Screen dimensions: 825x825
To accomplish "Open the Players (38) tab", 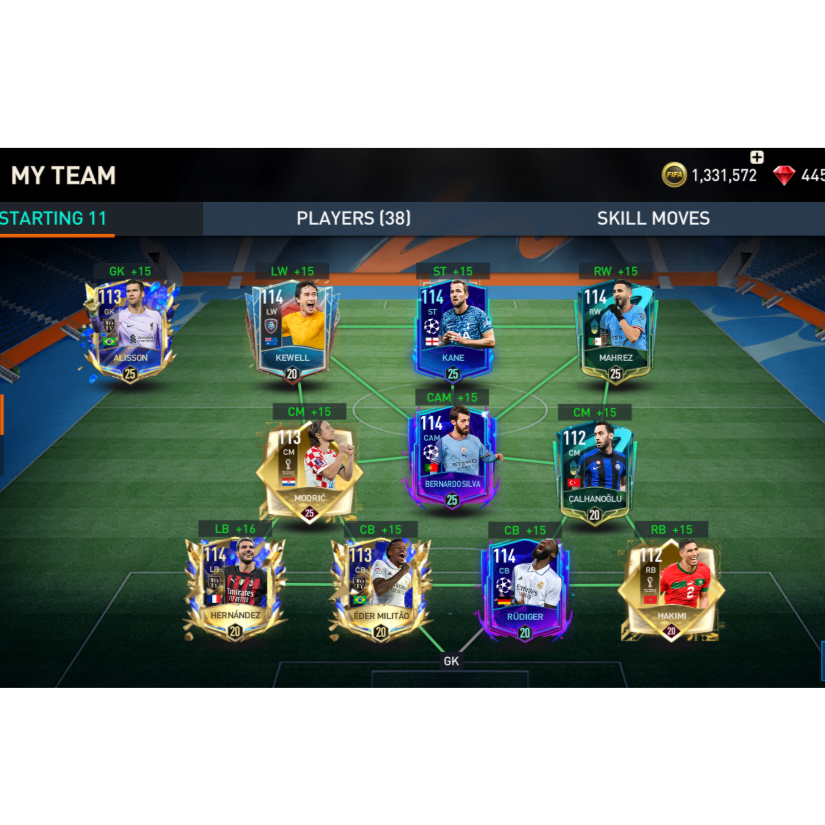I will (353, 219).
